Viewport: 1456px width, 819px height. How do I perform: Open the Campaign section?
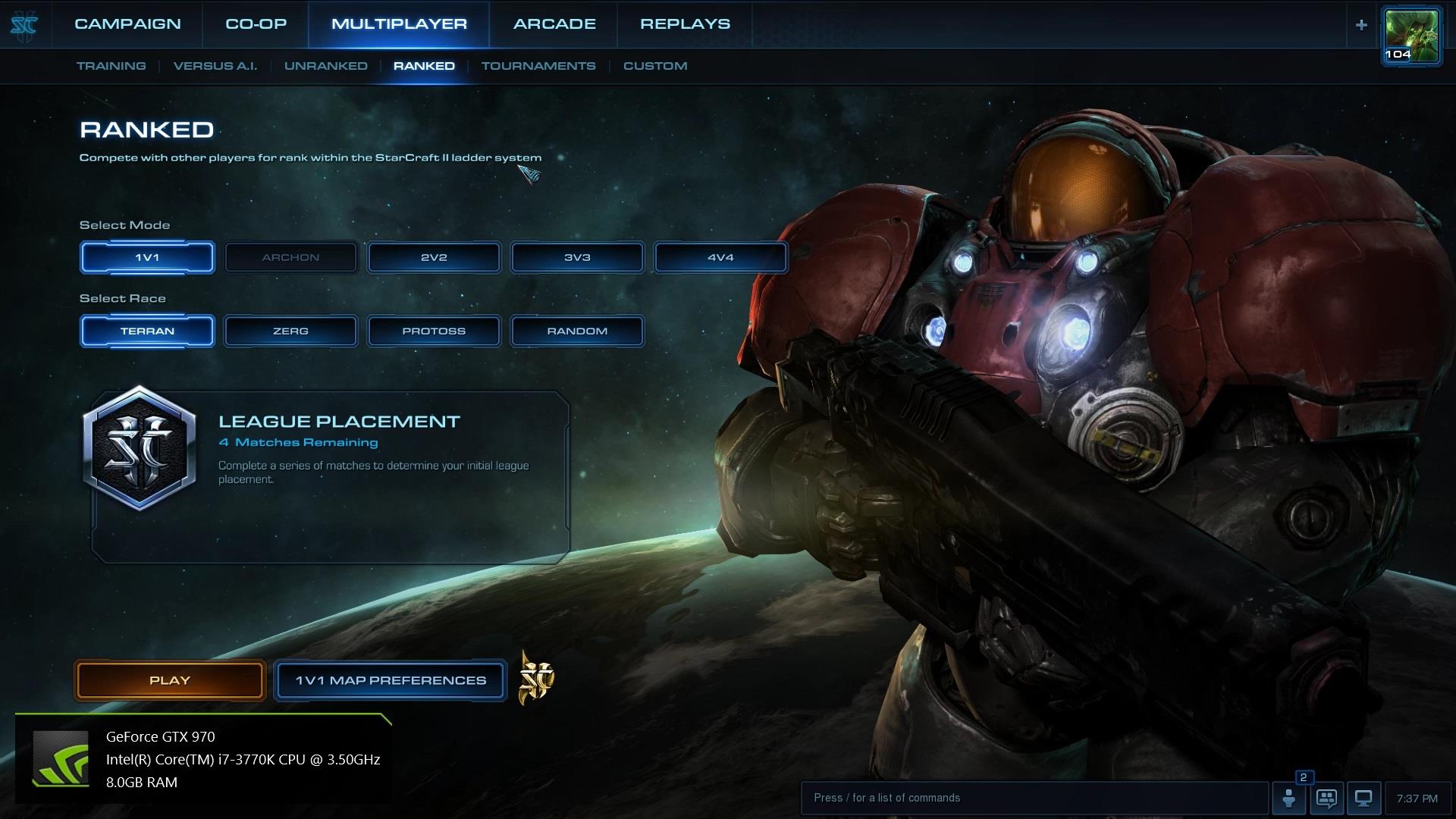(127, 24)
